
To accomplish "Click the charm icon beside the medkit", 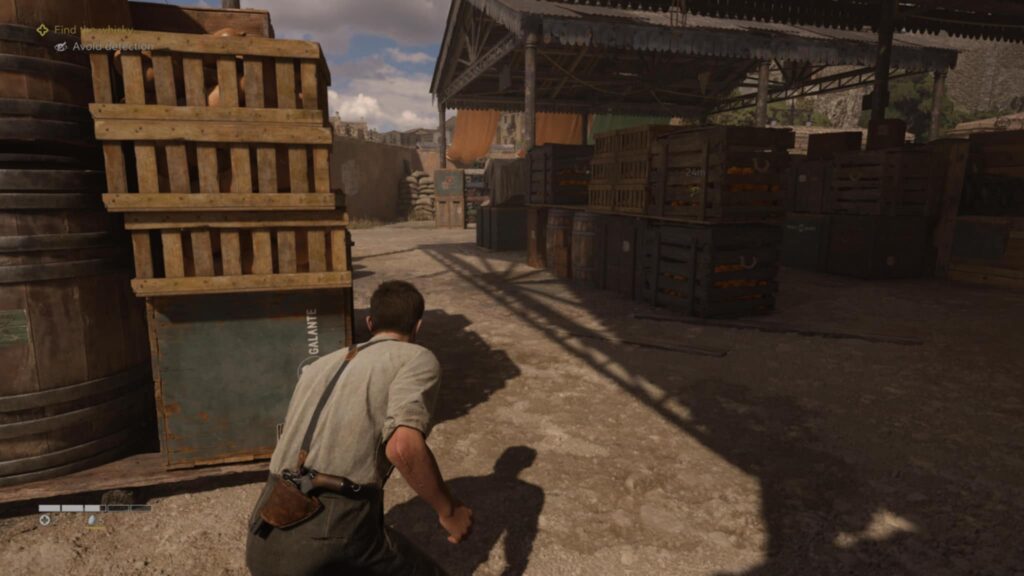I will 91,520.
